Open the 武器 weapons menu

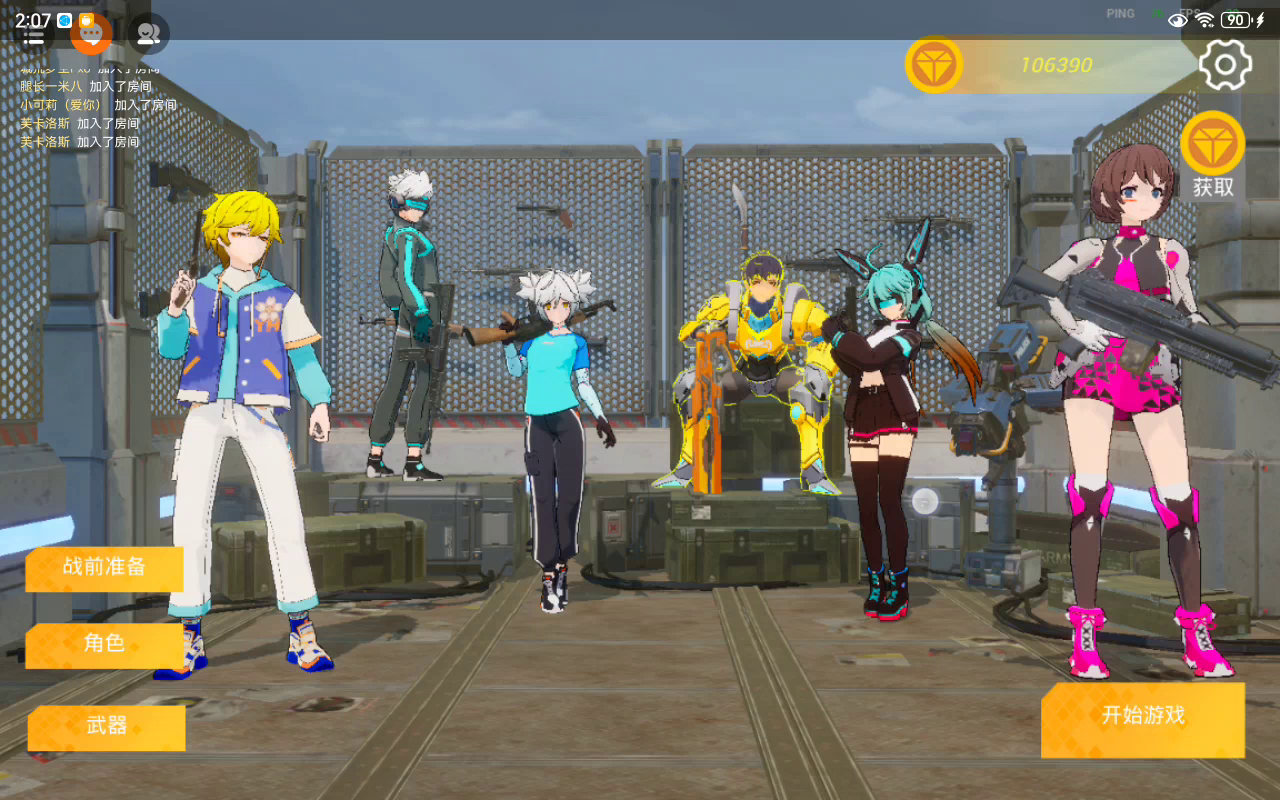point(107,727)
